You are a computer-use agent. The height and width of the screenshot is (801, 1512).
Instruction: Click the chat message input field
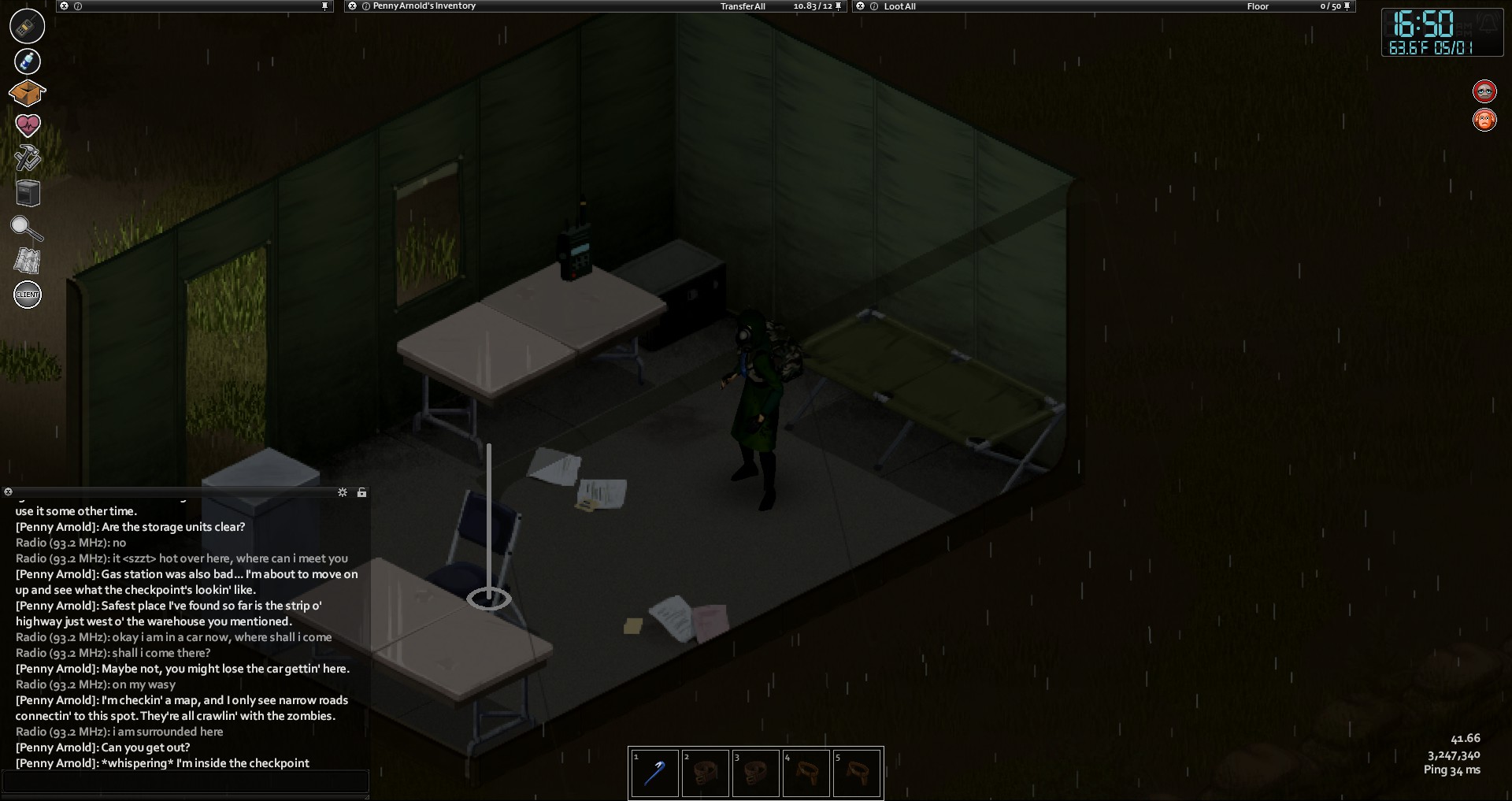tap(185, 781)
